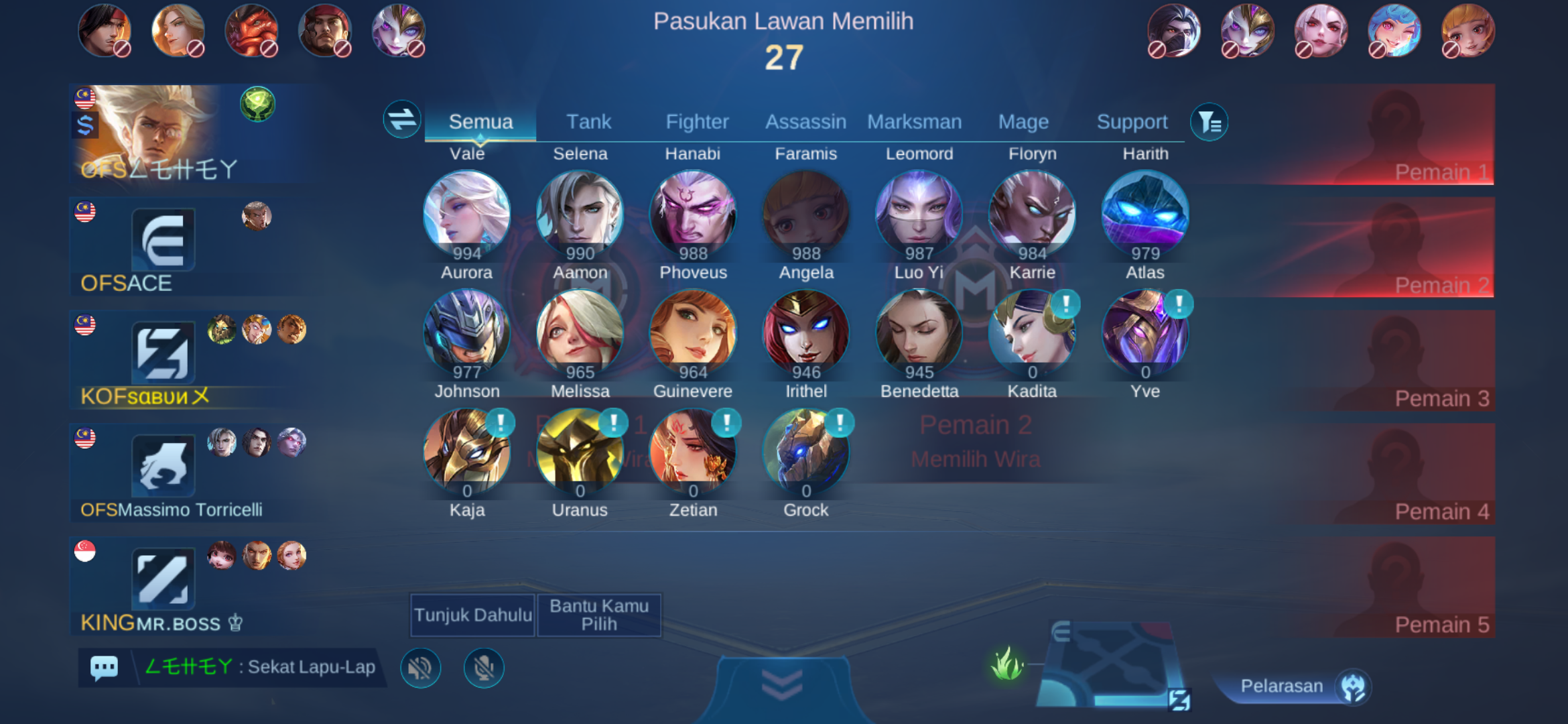The image size is (1568, 724).
Task: Select the Grock hero portrait
Action: tap(806, 450)
